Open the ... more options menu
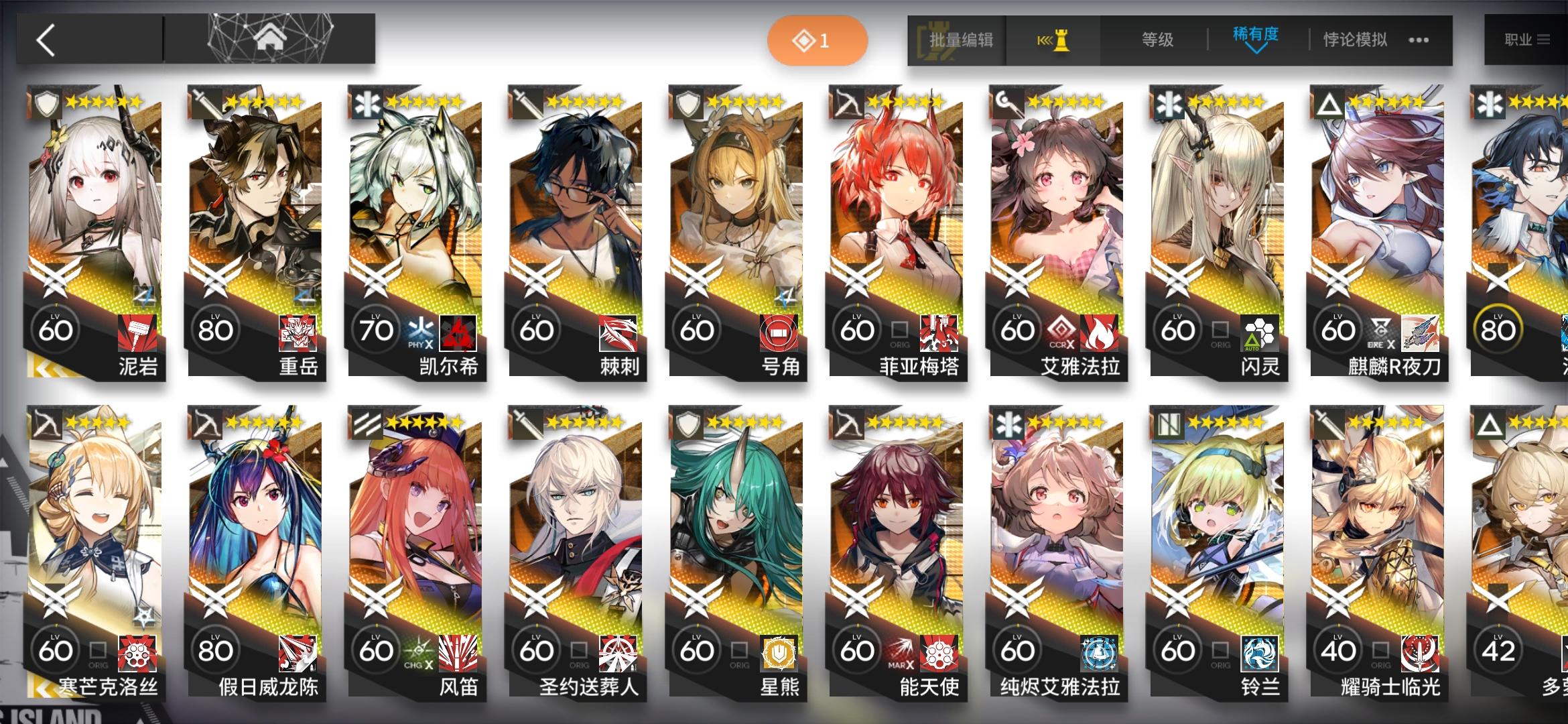This screenshot has width=1568, height=724. (x=1417, y=40)
